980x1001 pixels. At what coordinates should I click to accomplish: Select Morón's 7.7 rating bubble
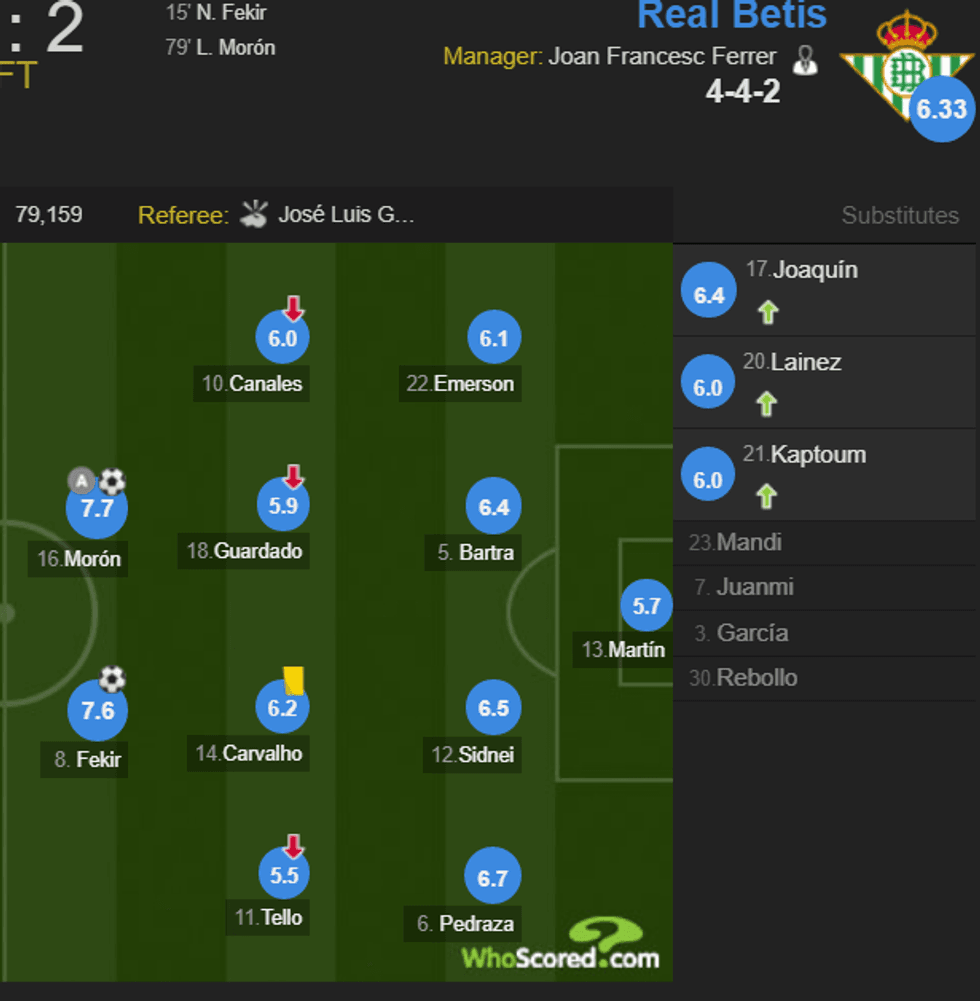[x=97, y=509]
